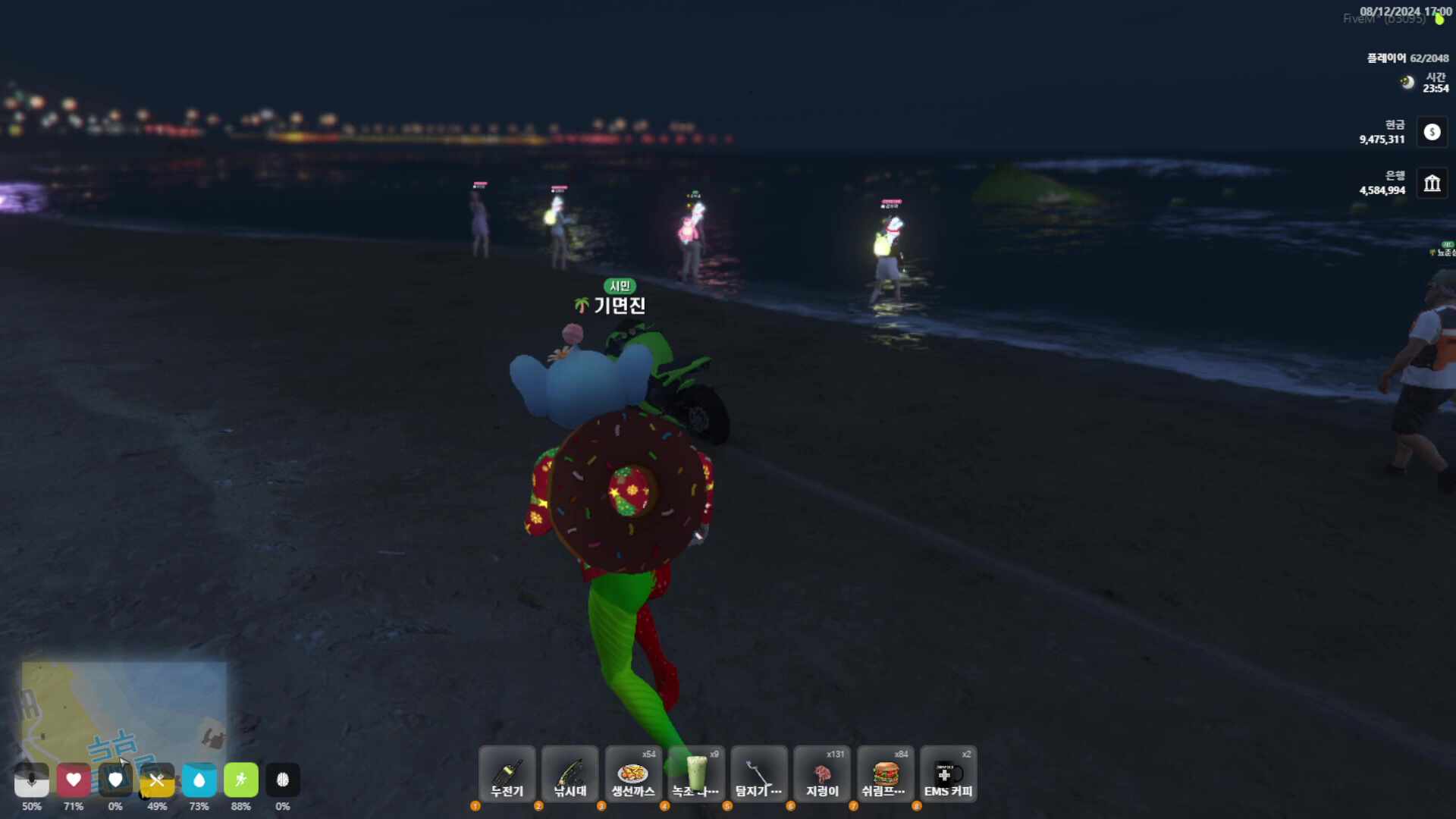This screenshot has height=819, width=1456.
Task: Use the 생선까스 fish cutlet item
Action: point(632,774)
